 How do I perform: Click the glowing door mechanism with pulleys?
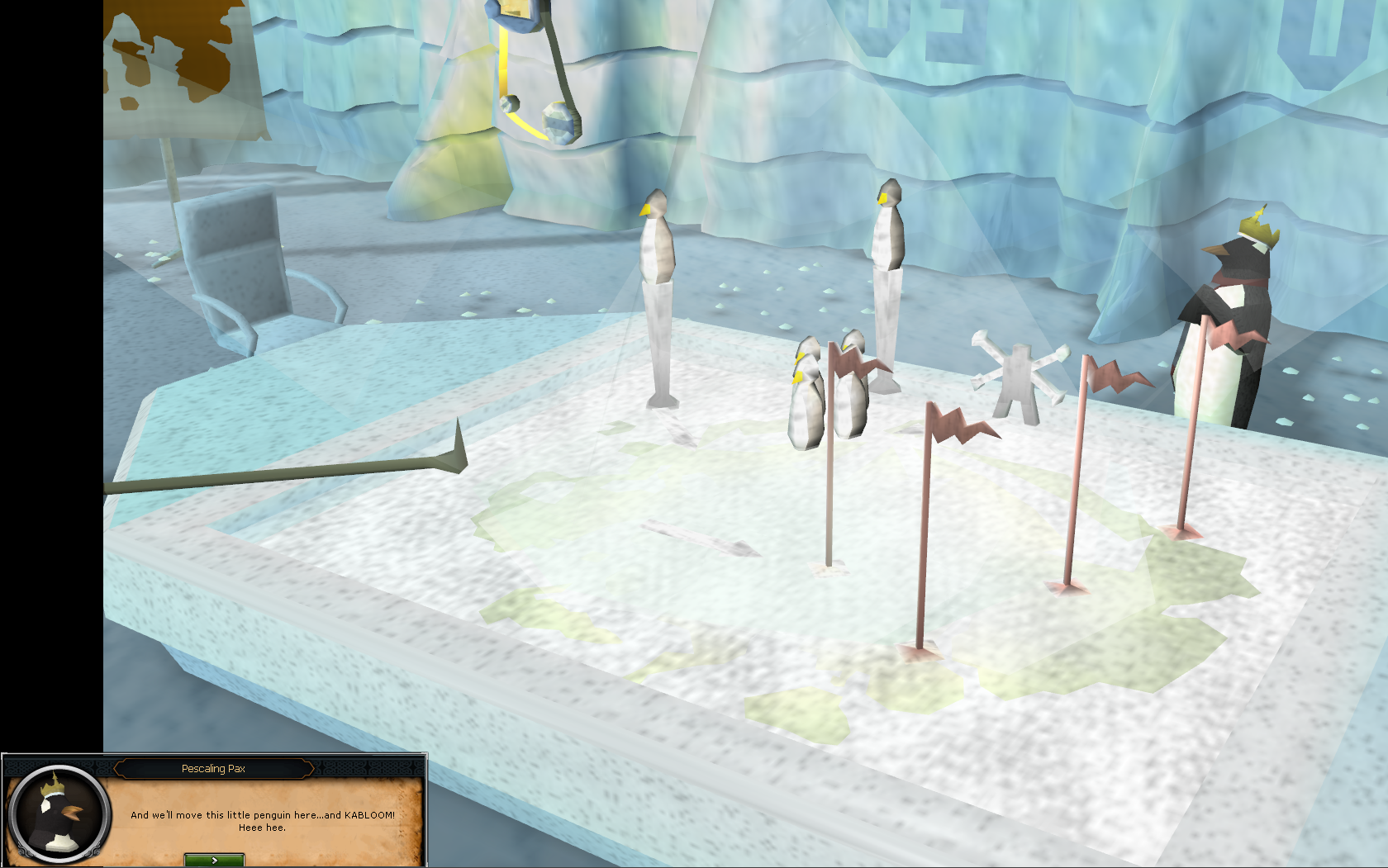[x=529, y=74]
